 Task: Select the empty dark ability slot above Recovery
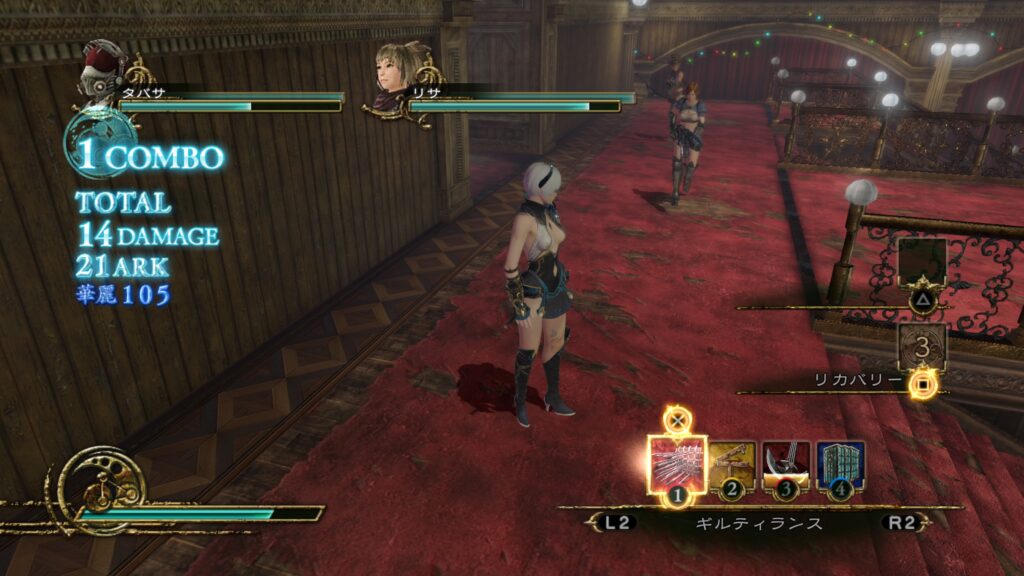tap(922, 262)
